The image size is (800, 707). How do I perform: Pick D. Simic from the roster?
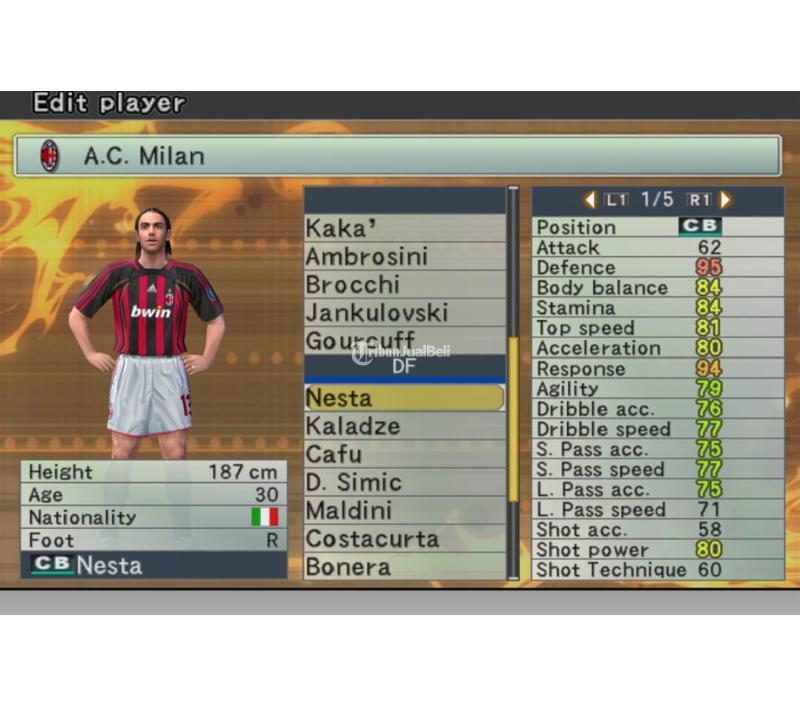tap(404, 482)
